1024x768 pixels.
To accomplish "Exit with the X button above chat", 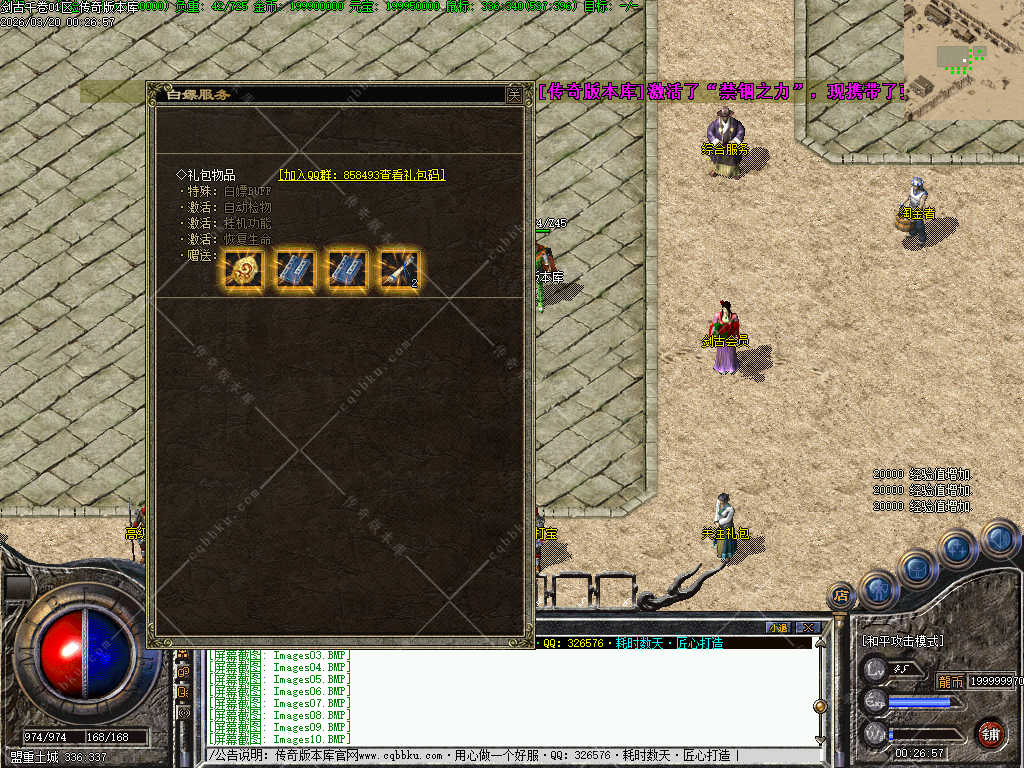I will click(808, 627).
